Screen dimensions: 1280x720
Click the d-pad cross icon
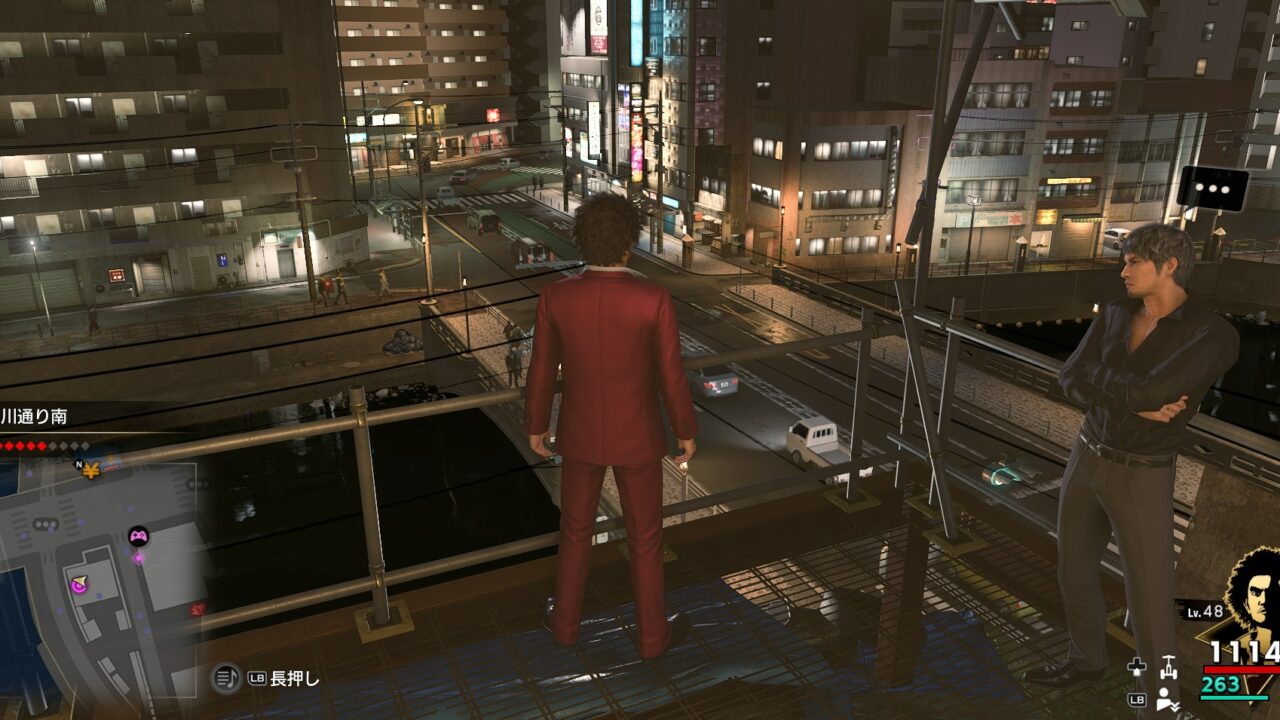(1136, 667)
